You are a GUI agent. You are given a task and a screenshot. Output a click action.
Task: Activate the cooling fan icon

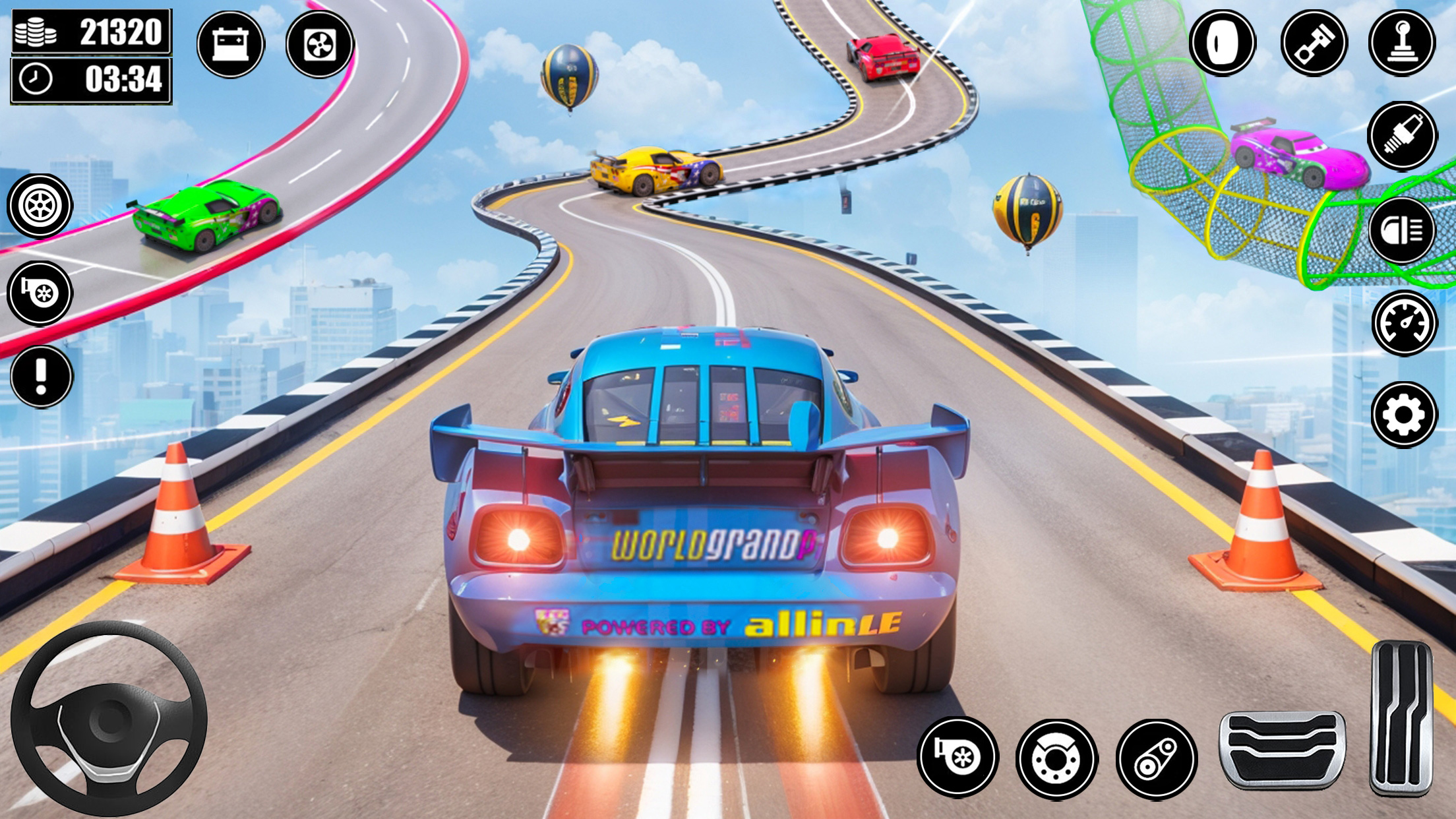pyautogui.click(x=320, y=44)
